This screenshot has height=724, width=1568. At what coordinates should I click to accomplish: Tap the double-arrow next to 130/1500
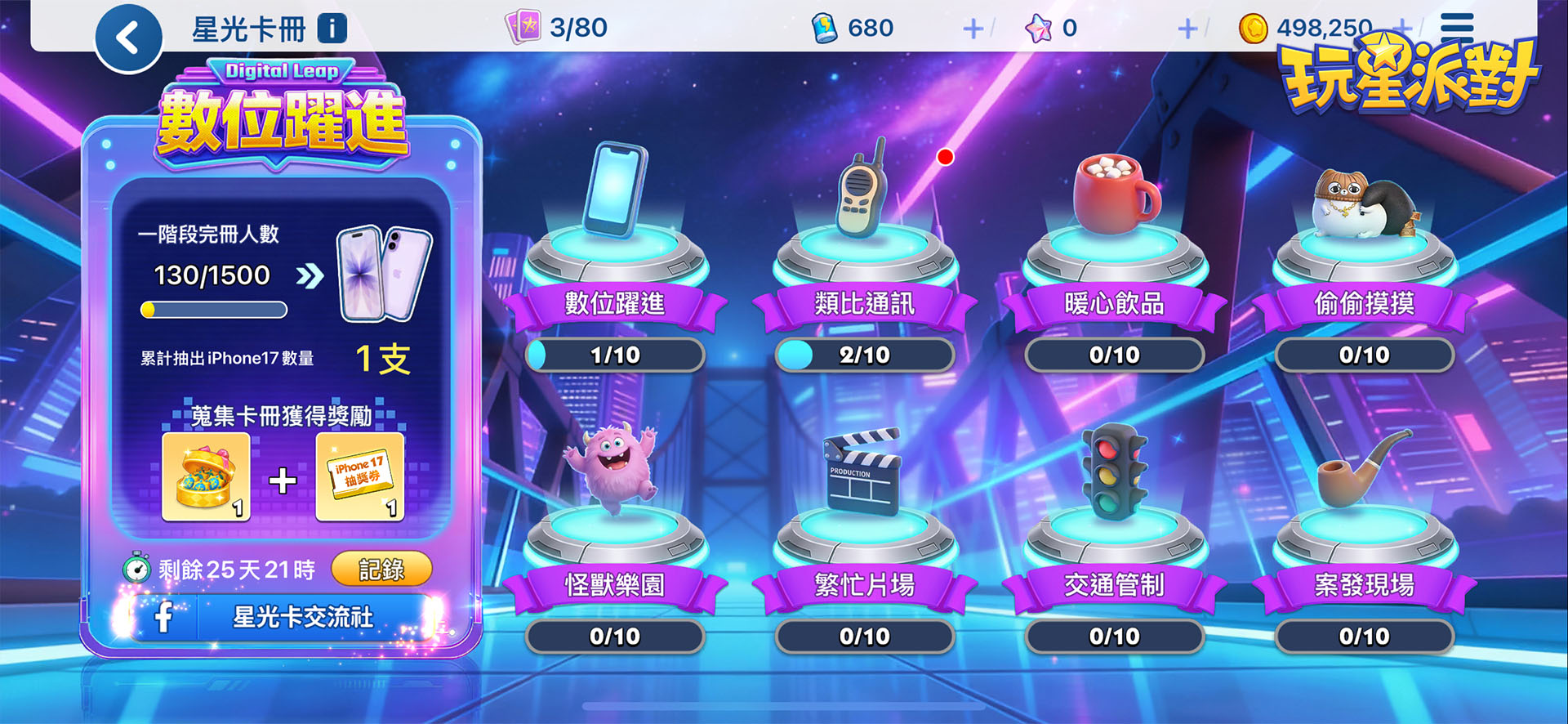point(310,276)
